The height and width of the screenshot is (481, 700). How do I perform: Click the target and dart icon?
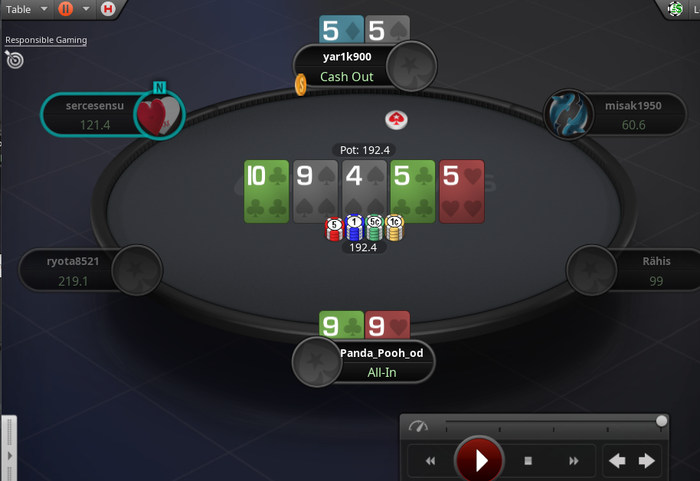pyautogui.click(x=14, y=60)
